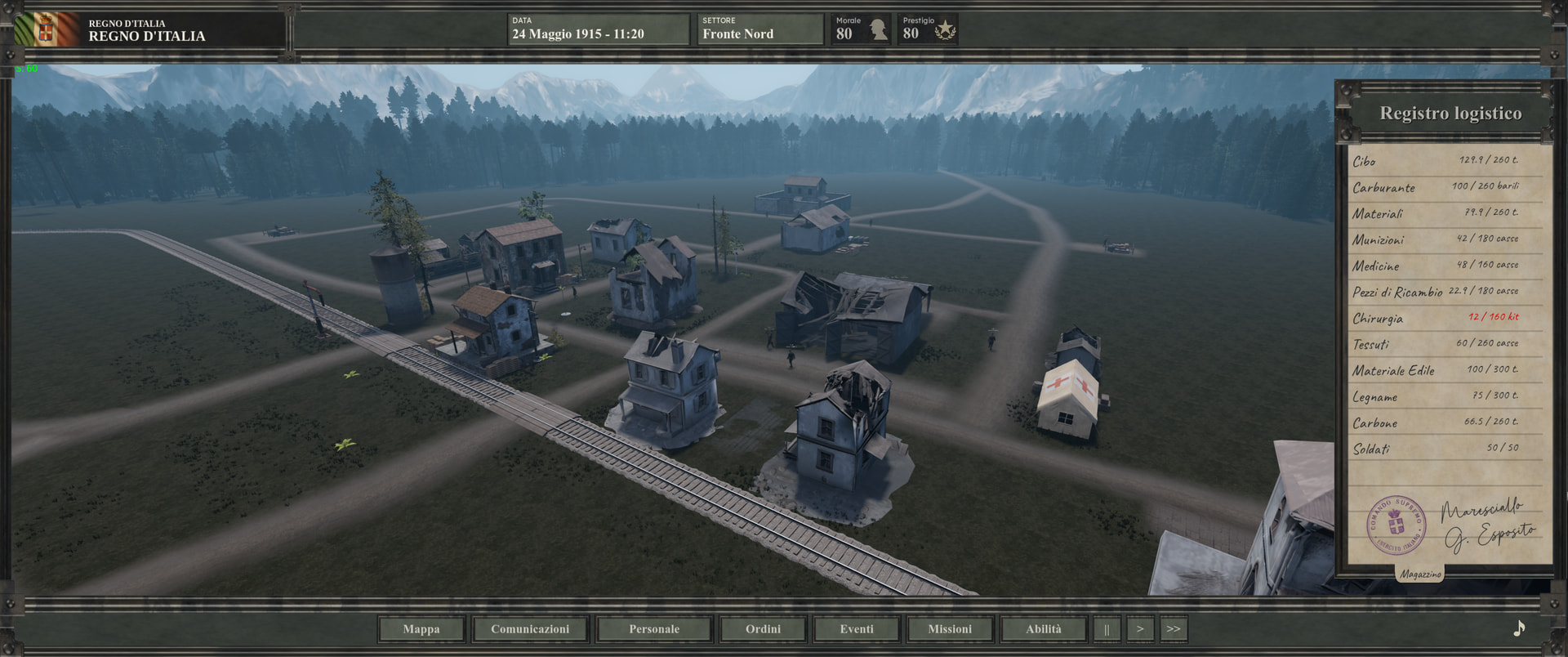Click the Magazzino tab on the register

[1420, 574]
